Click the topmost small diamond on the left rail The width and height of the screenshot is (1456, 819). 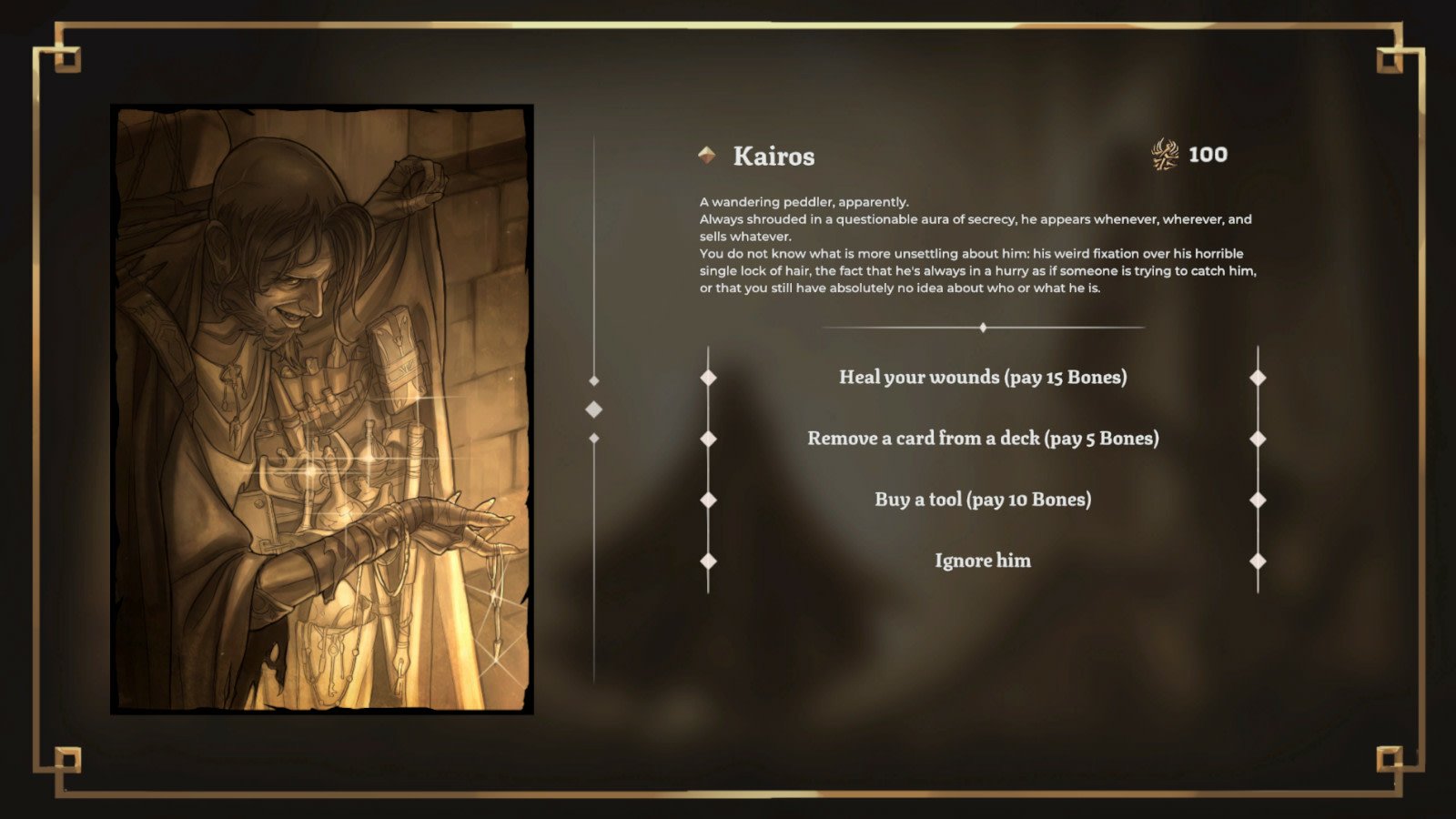tap(596, 381)
